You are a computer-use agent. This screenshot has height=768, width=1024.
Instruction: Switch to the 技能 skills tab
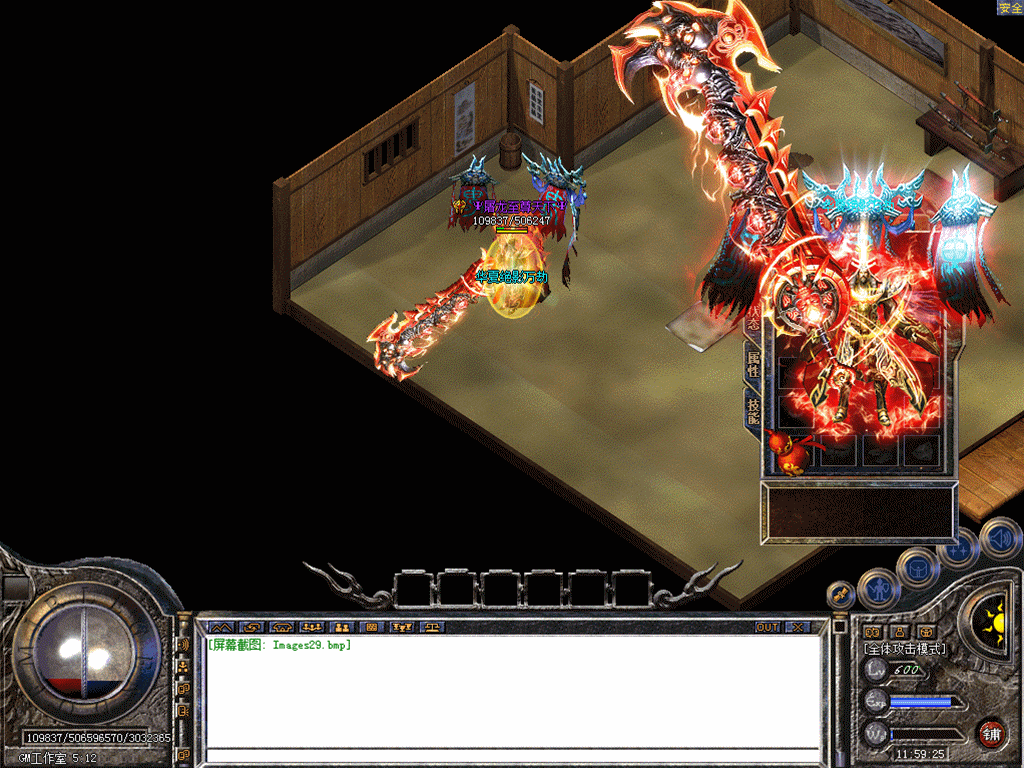coord(752,408)
